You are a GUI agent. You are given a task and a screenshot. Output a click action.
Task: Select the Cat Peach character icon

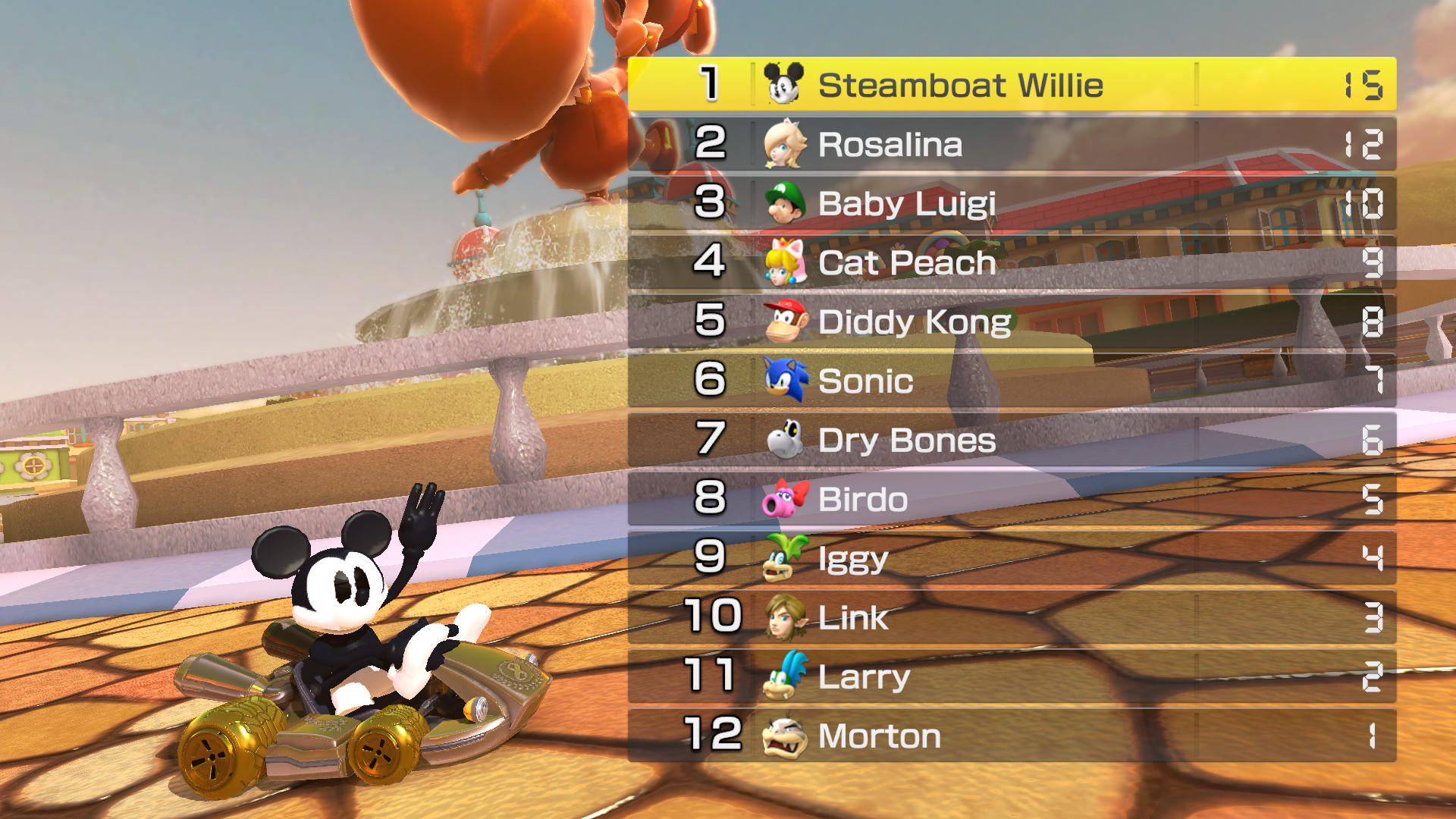[x=785, y=262]
